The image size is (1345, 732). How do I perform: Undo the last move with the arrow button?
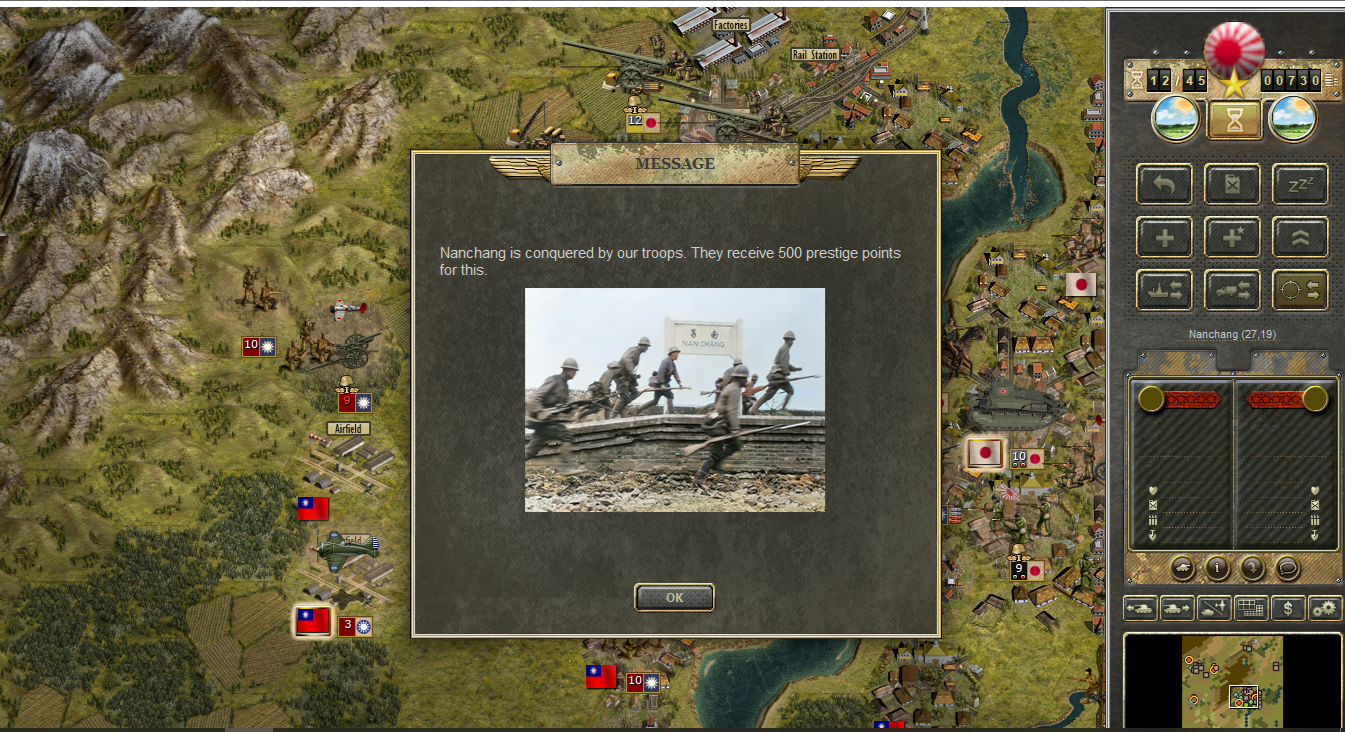(1164, 184)
